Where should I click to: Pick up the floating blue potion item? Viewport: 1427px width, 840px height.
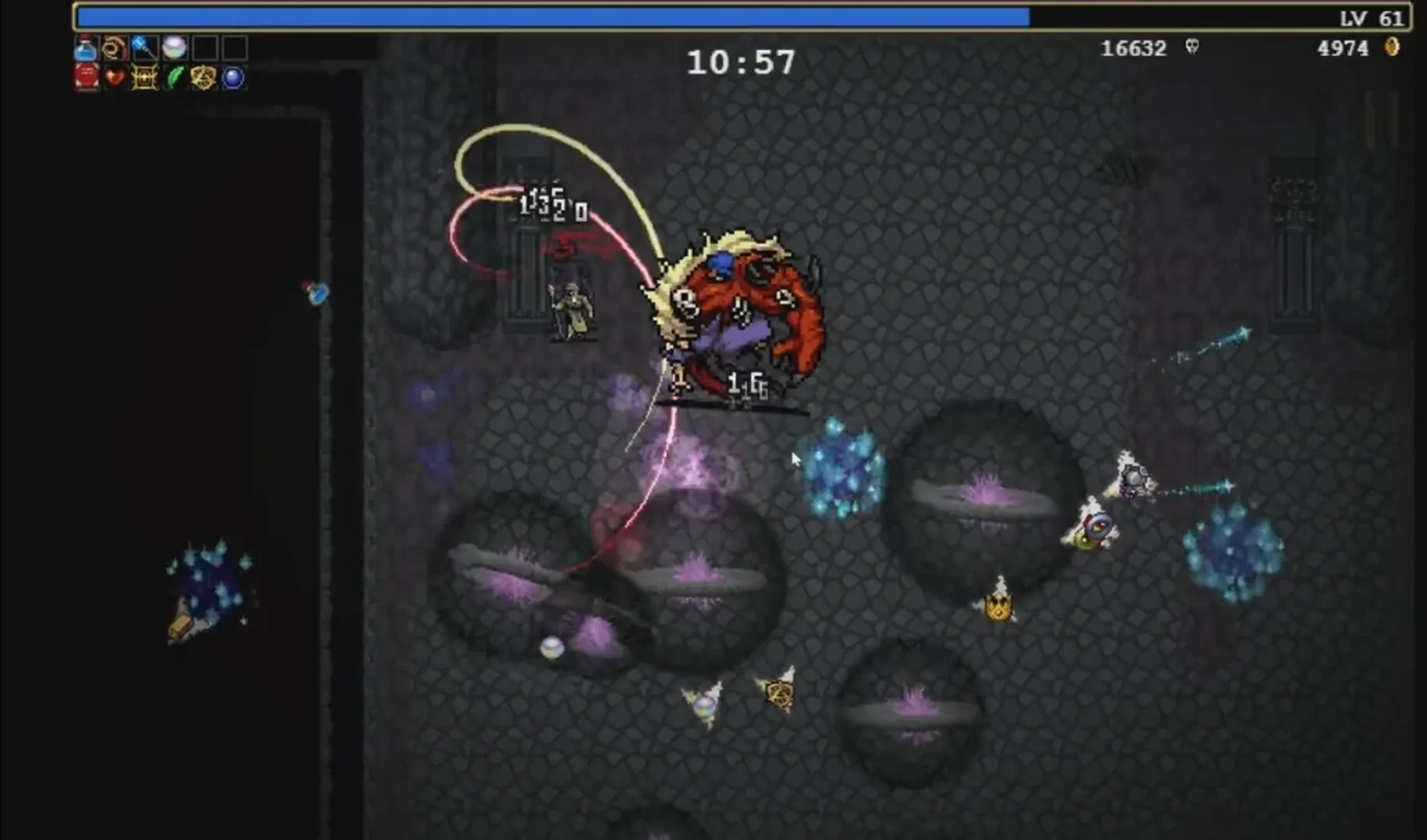317,293
